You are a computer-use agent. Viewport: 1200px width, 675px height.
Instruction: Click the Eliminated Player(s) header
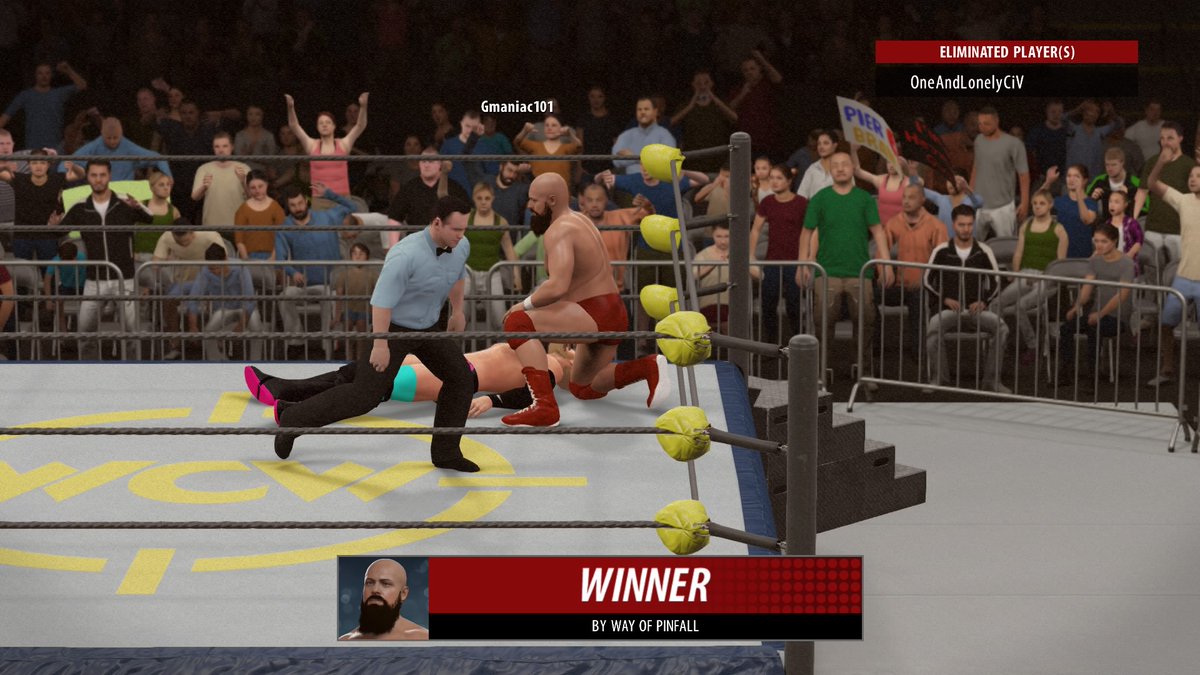coord(1006,52)
